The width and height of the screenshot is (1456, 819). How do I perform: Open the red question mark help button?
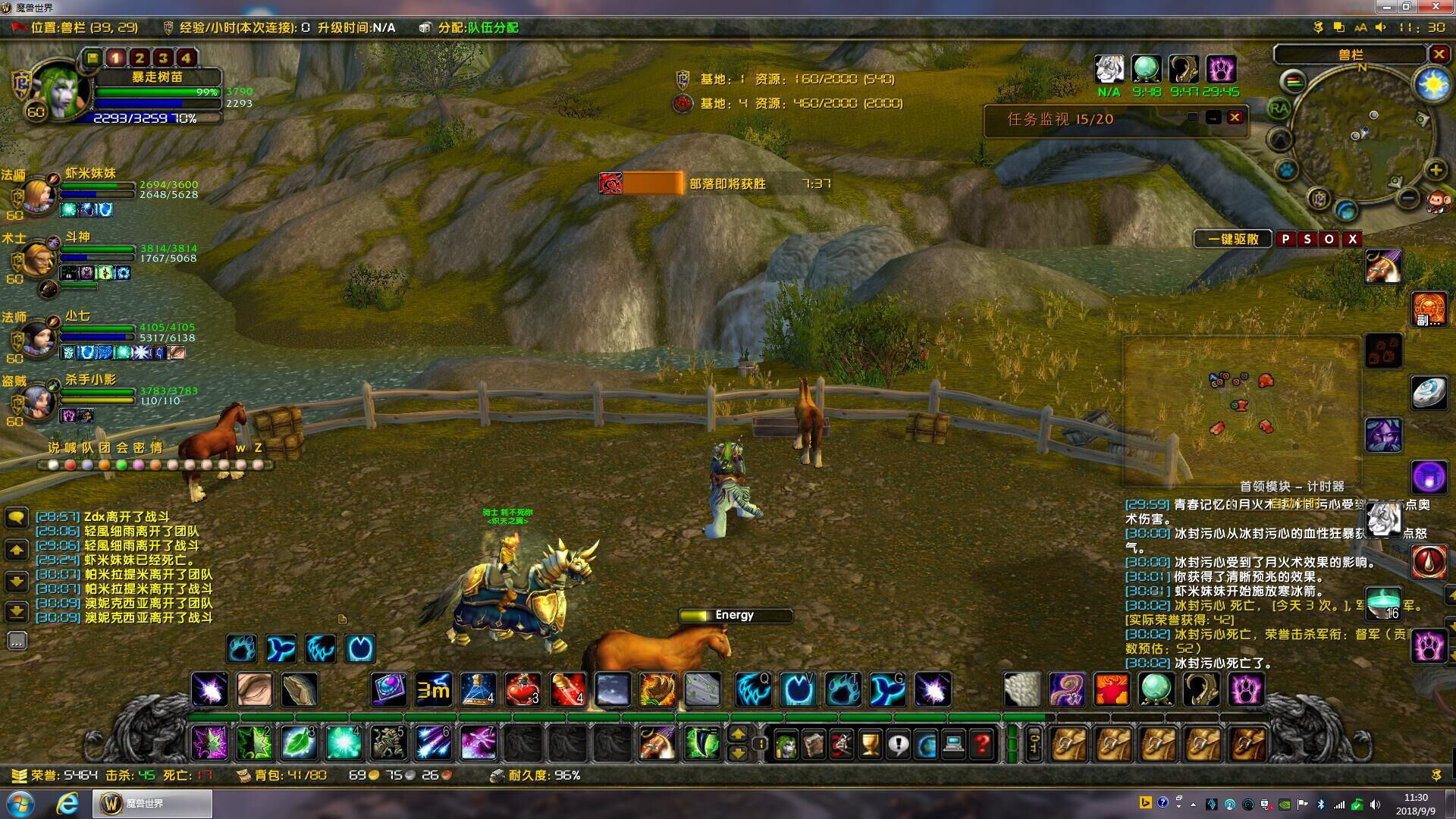981,744
